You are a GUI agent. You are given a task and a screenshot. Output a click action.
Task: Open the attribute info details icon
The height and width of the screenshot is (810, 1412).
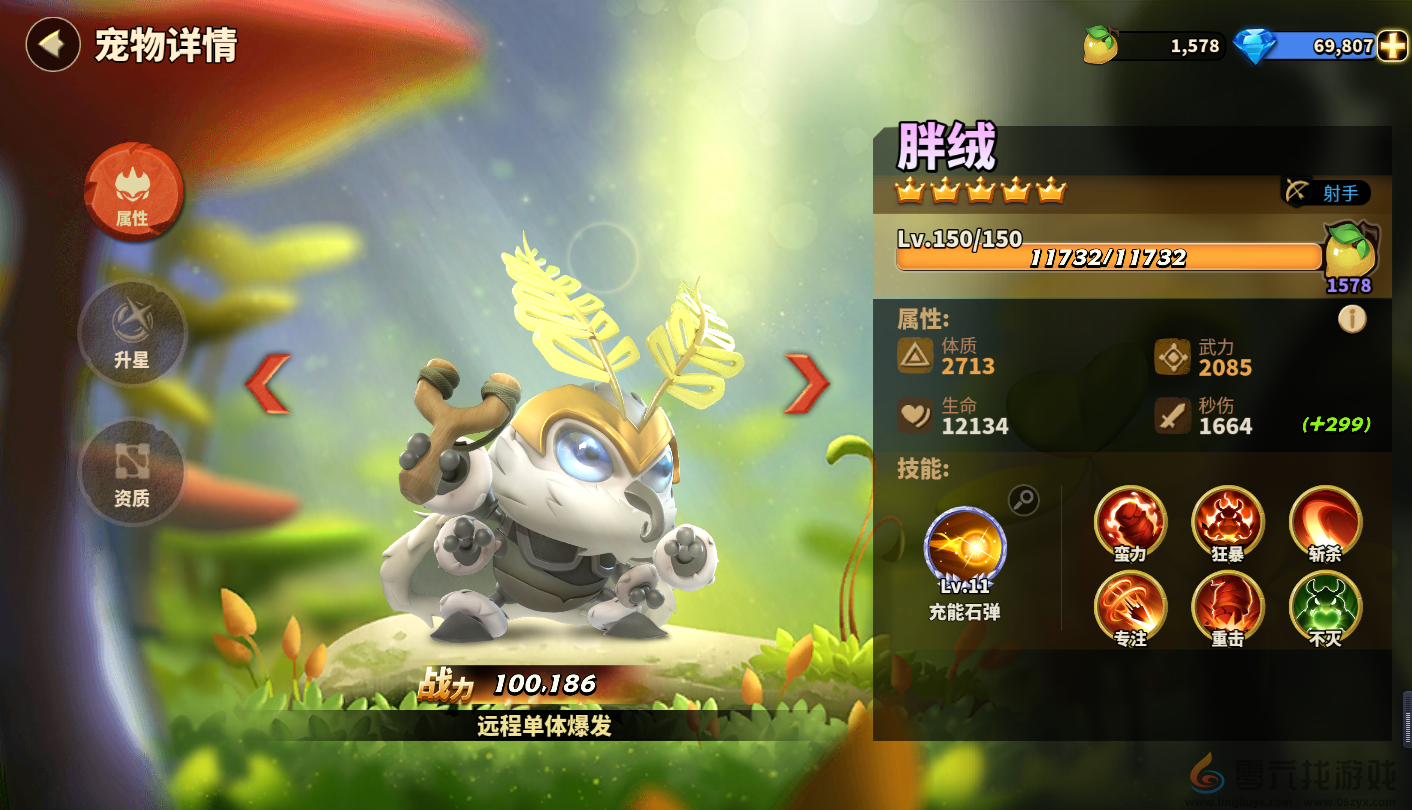pyautogui.click(x=1352, y=319)
